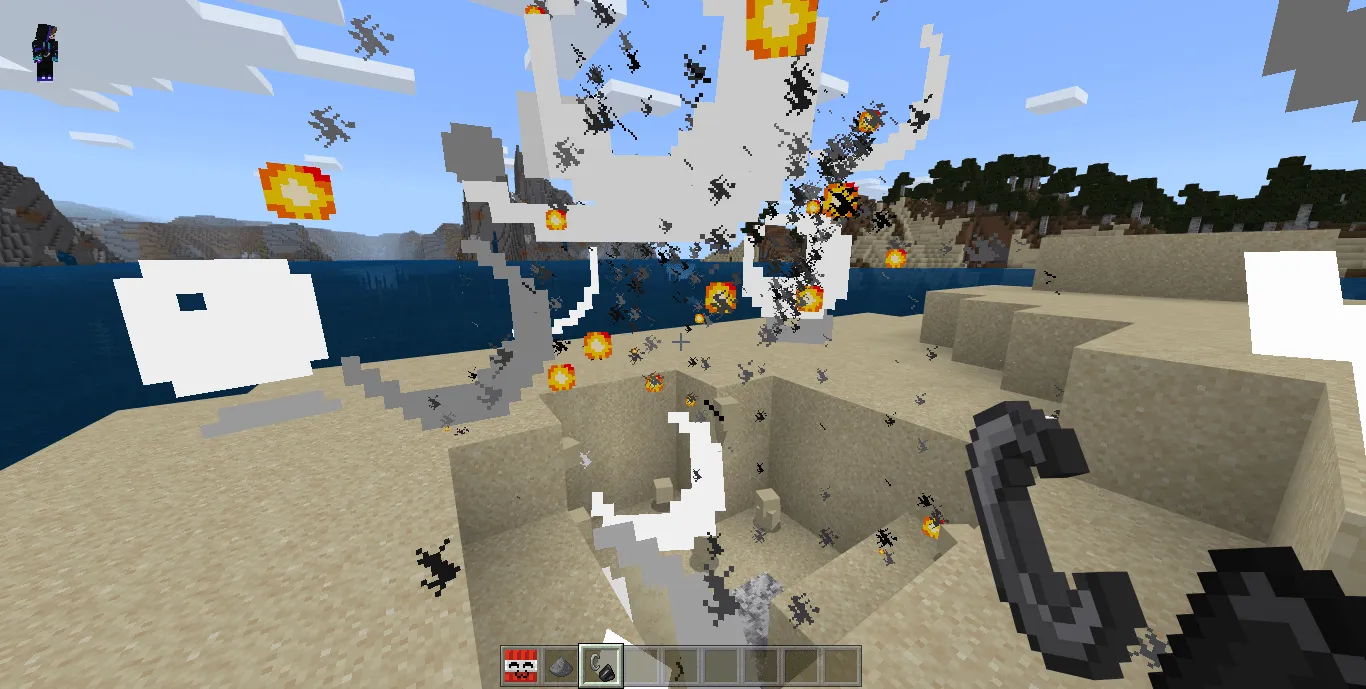Screen dimensions: 1366x689
Task: Choose the gunpowder pile hotbar slot
Action: pos(561,664)
